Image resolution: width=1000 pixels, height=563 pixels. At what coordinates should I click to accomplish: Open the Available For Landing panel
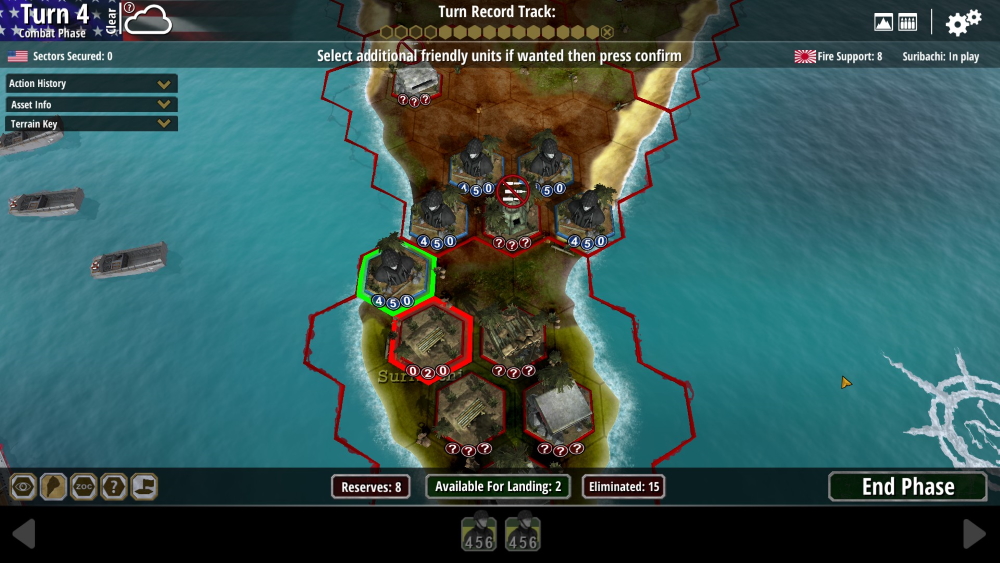click(x=499, y=487)
